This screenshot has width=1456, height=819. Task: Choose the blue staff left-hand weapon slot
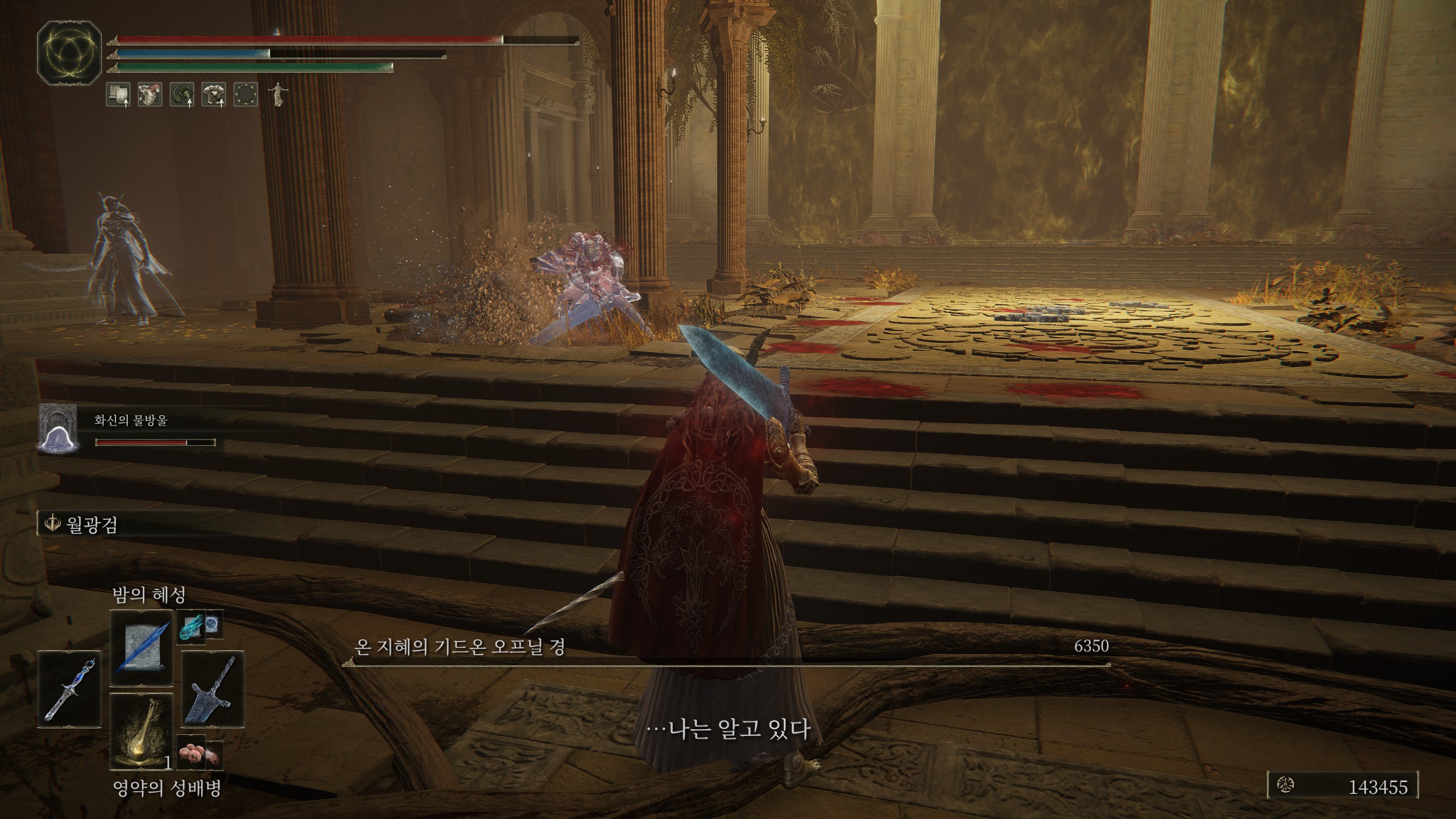point(69,689)
